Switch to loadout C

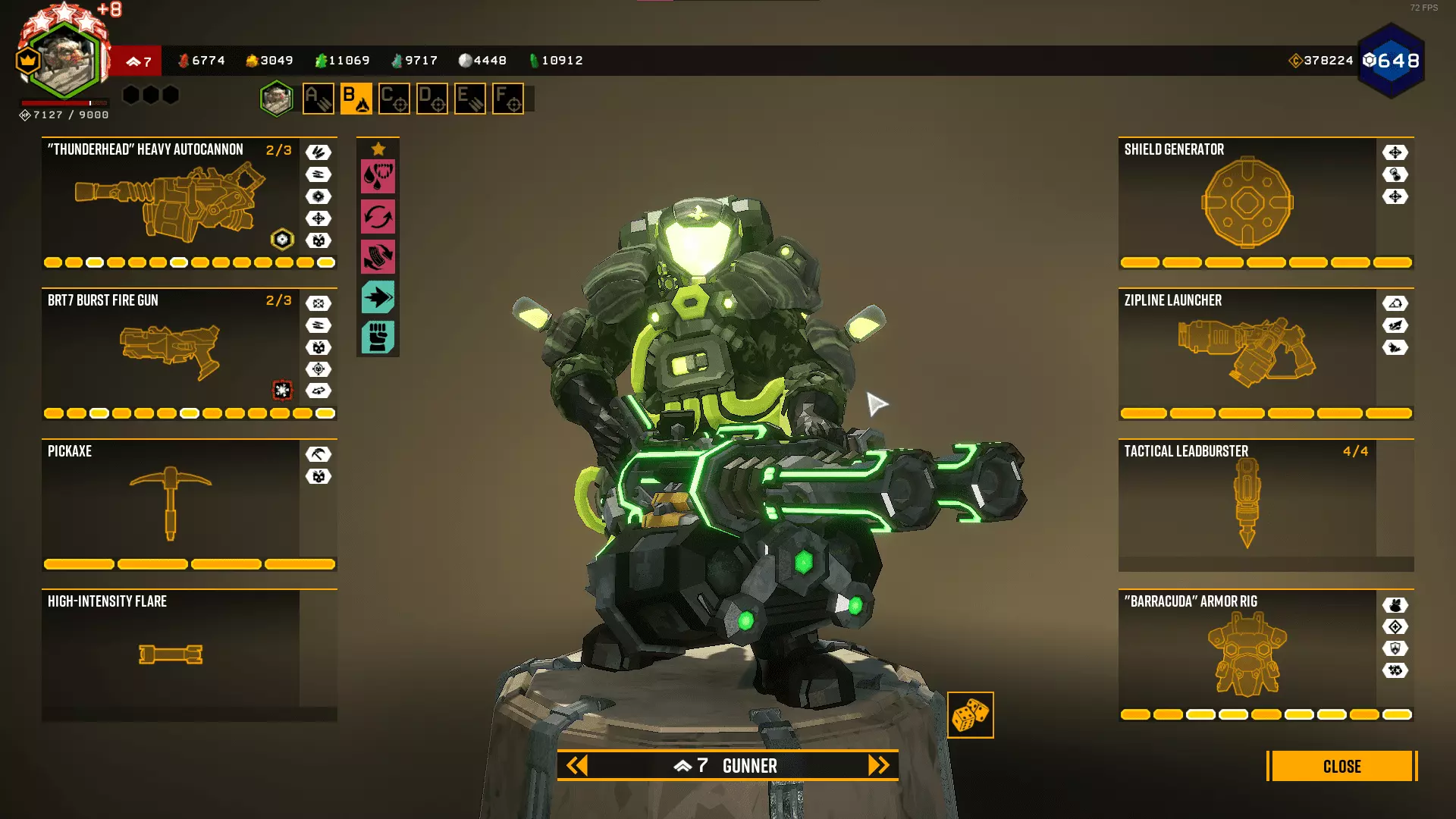click(394, 99)
